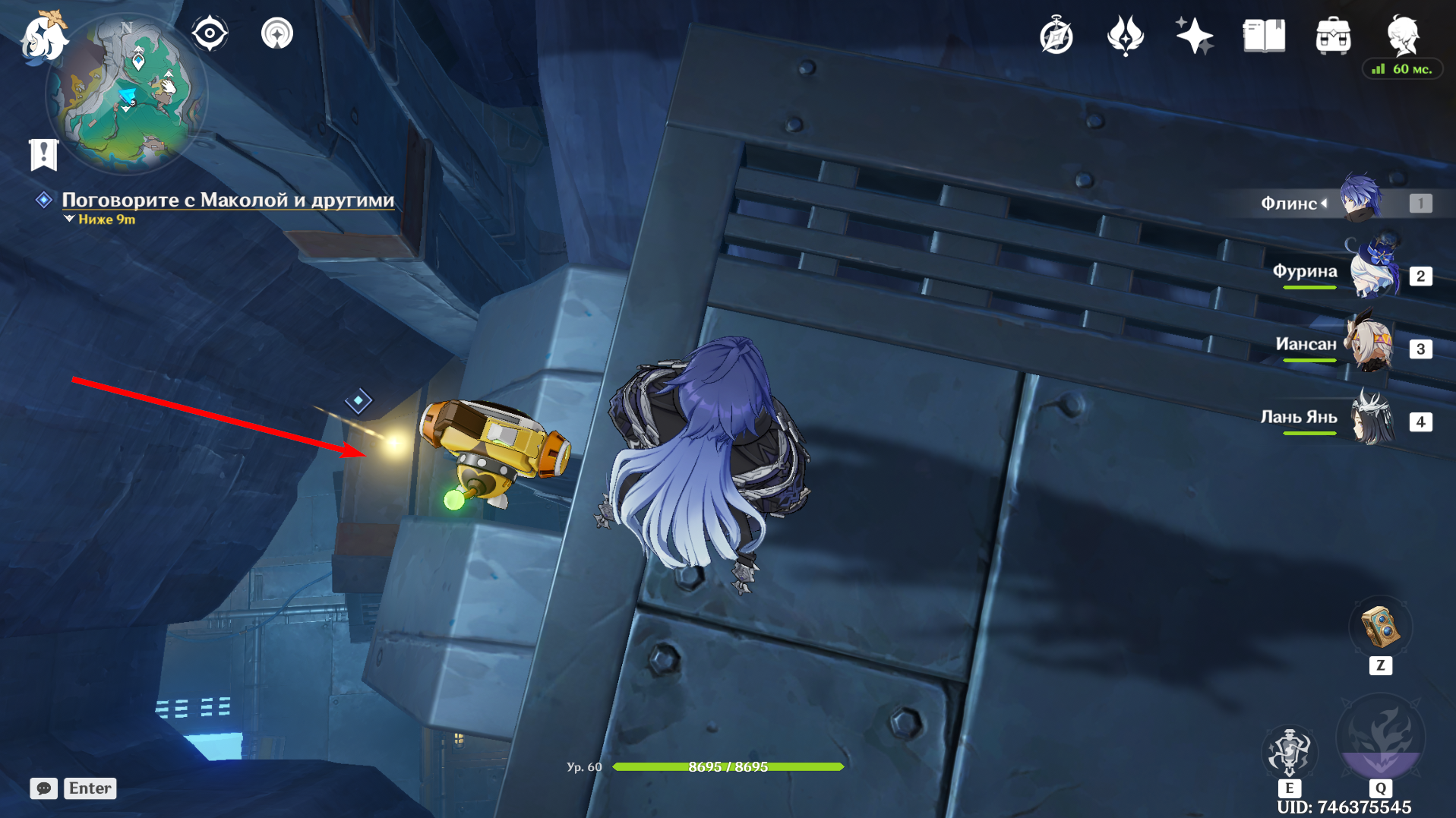Use the gadget item above the skills
The height and width of the screenshot is (818, 1456).
click(x=1380, y=627)
